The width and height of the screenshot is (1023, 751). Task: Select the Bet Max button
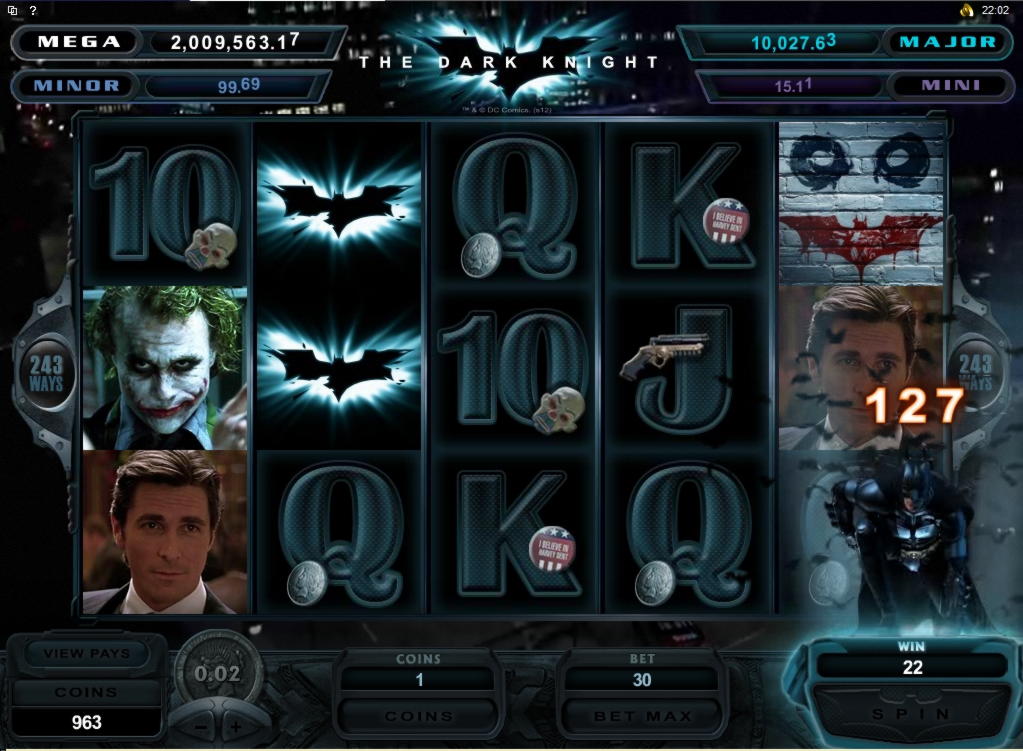(x=642, y=716)
